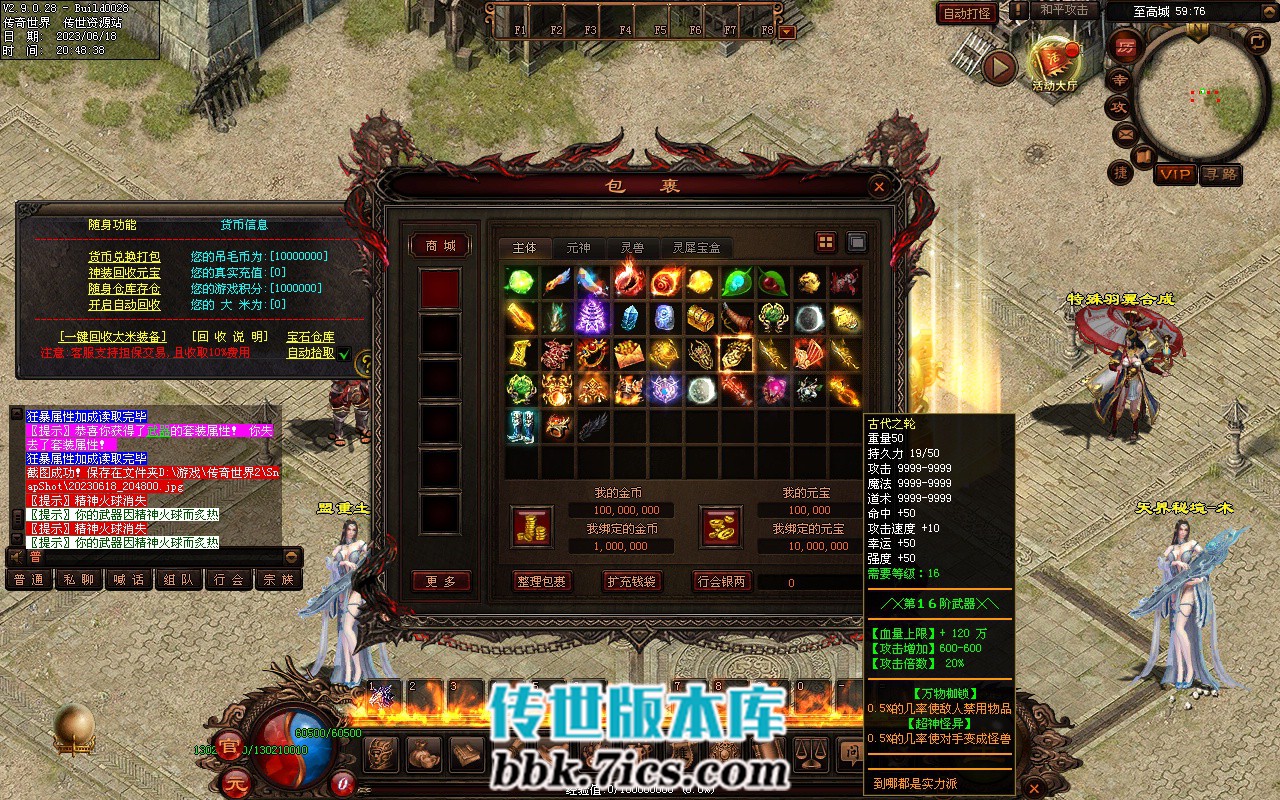Toggle the 自动拾取 checkbox
The image size is (1280, 800).
tap(343, 354)
